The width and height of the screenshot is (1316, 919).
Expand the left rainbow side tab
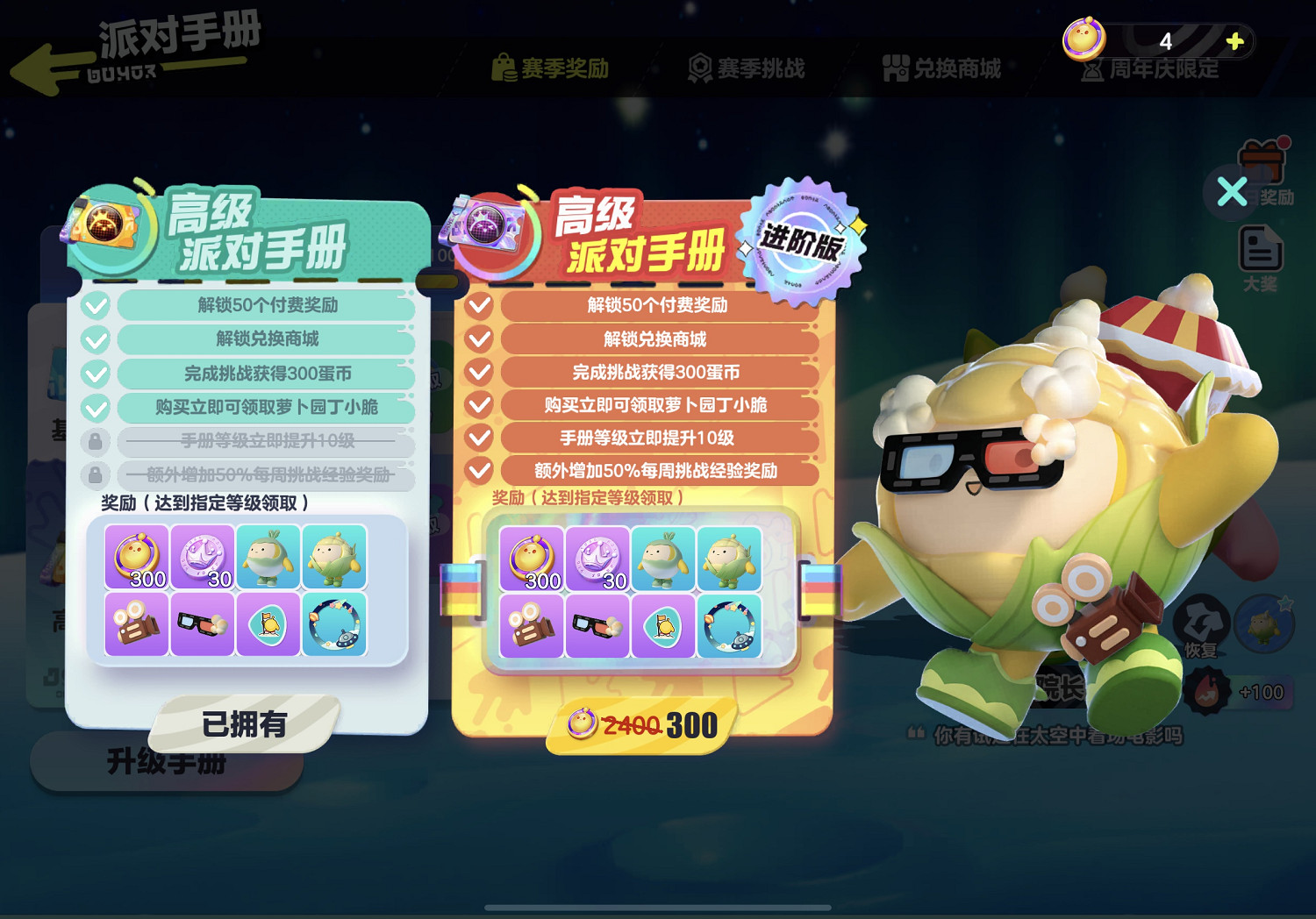(458, 588)
